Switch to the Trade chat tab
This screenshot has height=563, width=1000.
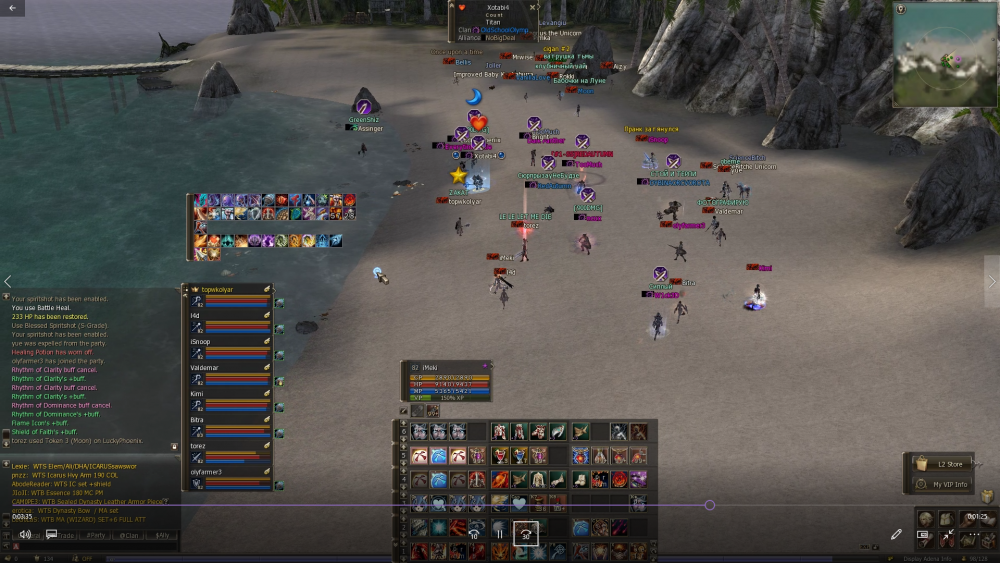point(66,535)
